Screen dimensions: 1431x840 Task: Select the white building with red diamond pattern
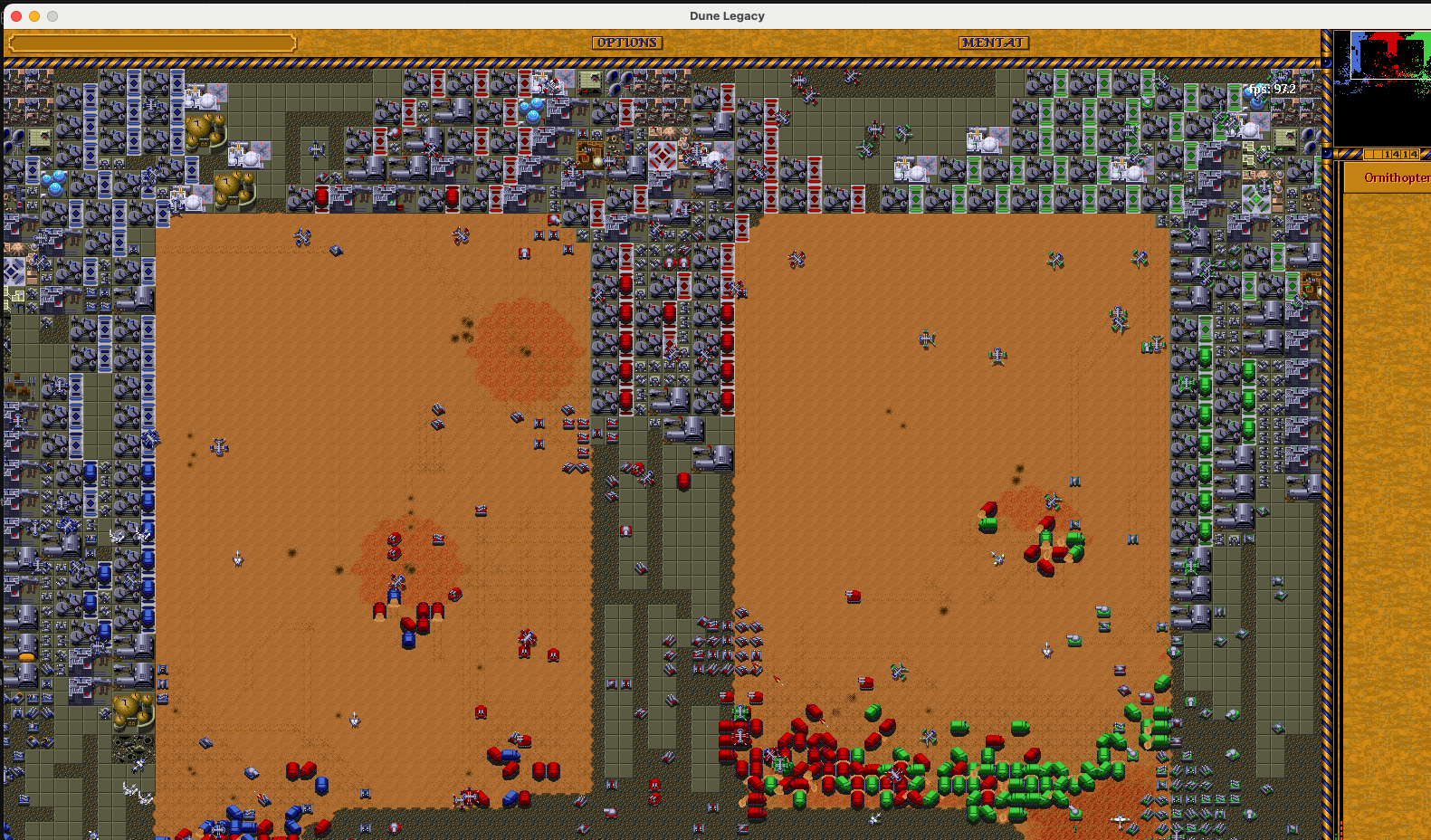coord(661,156)
